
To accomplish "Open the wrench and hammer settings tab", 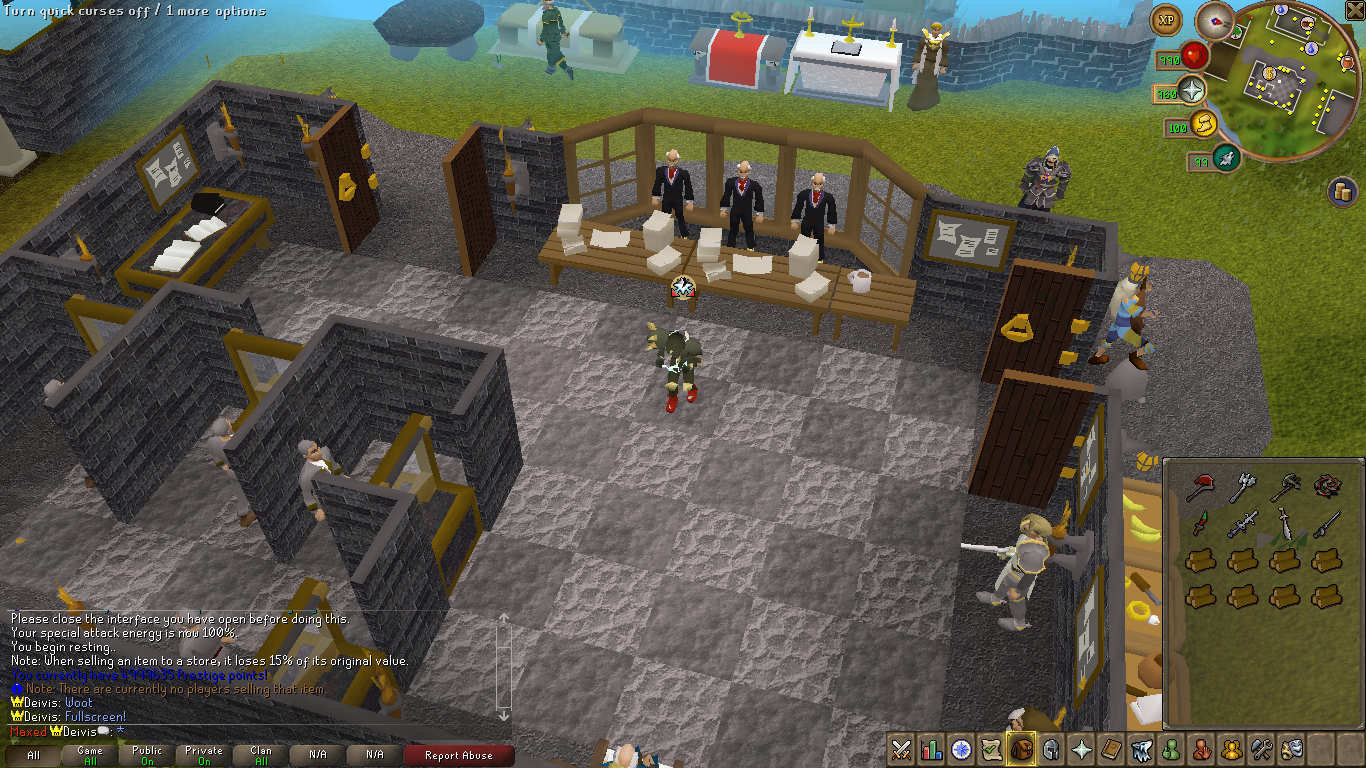I will pyautogui.click(x=1261, y=748).
